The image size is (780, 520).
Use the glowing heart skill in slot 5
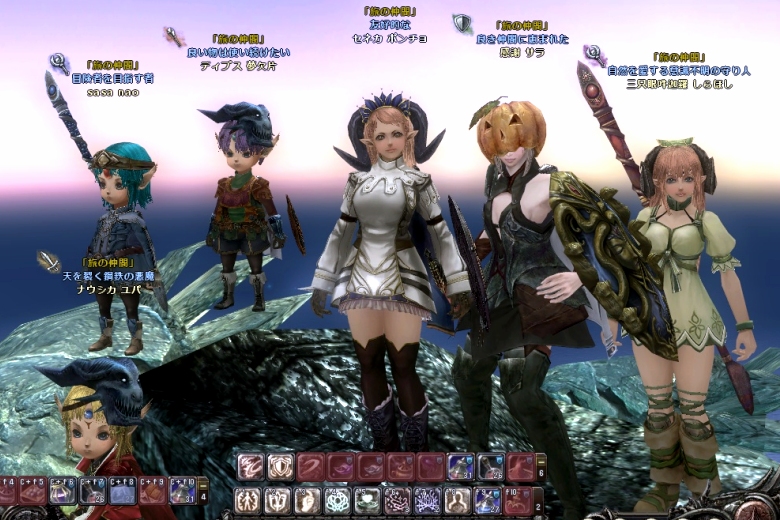tap(368, 500)
